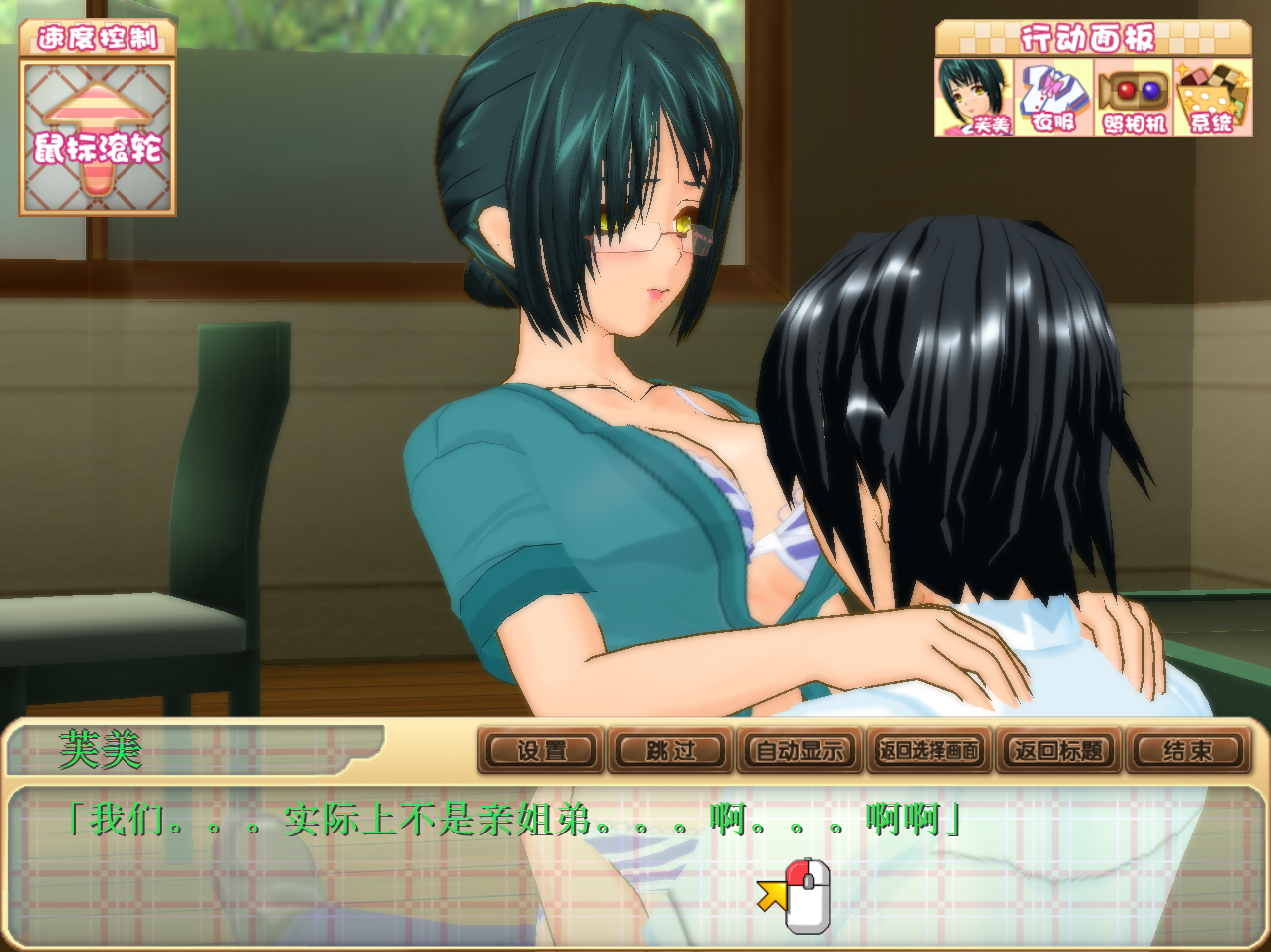This screenshot has width=1271, height=952.
Task: Open the 设置 settings button
Action: (x=541, y=751)
